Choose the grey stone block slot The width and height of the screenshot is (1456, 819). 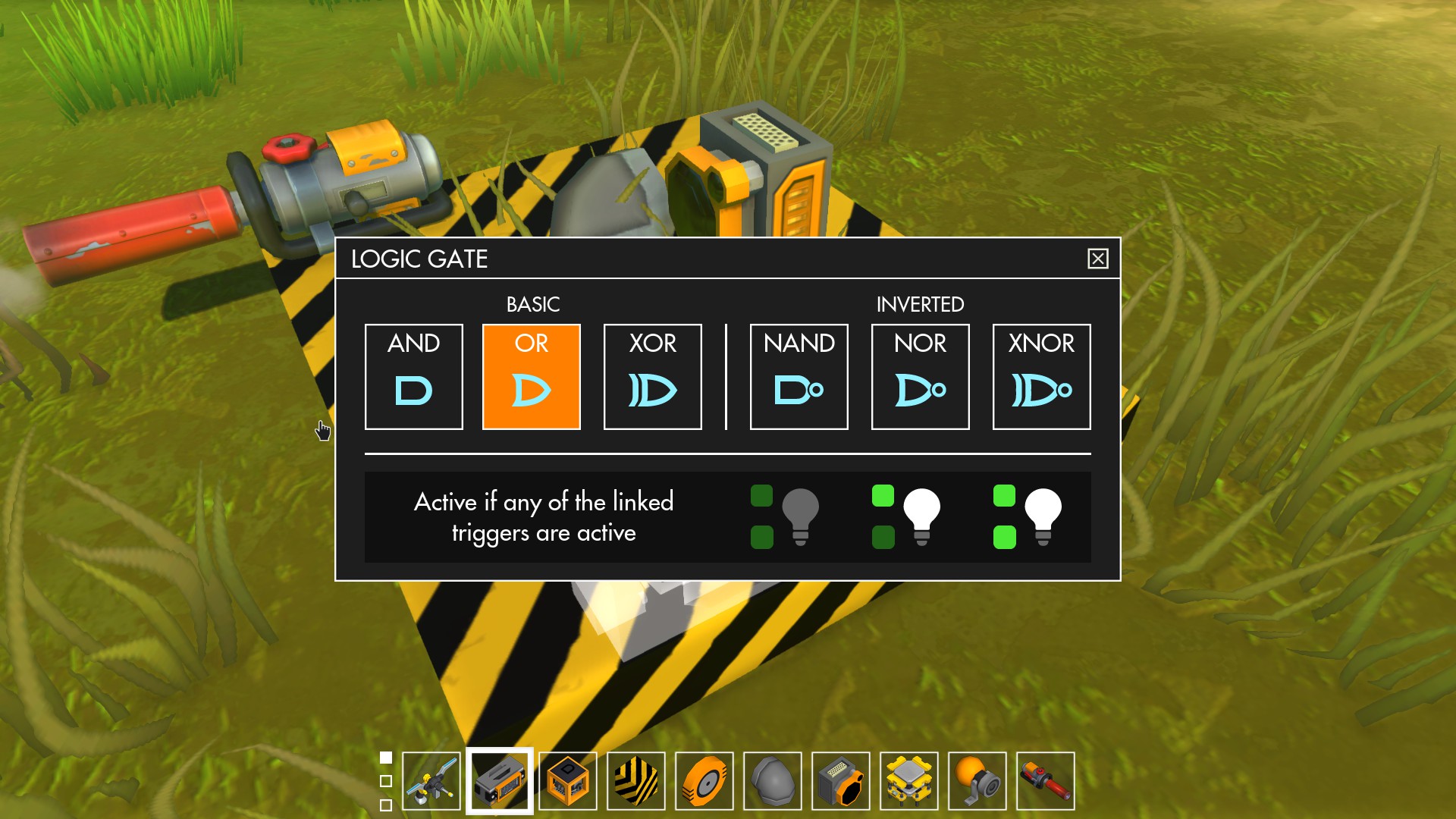click(x=773, y=781)
